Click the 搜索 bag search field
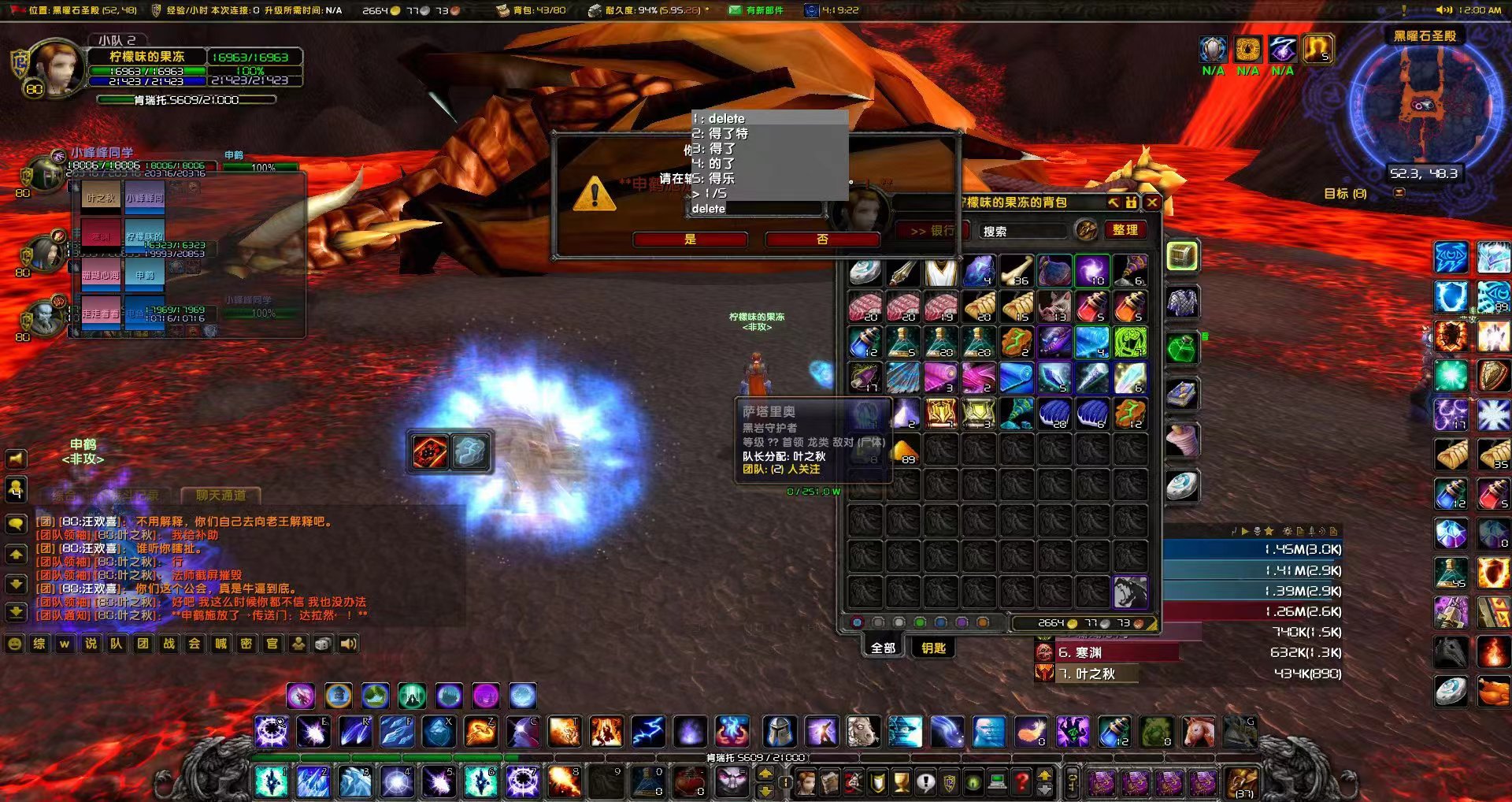 (1024, 231)
